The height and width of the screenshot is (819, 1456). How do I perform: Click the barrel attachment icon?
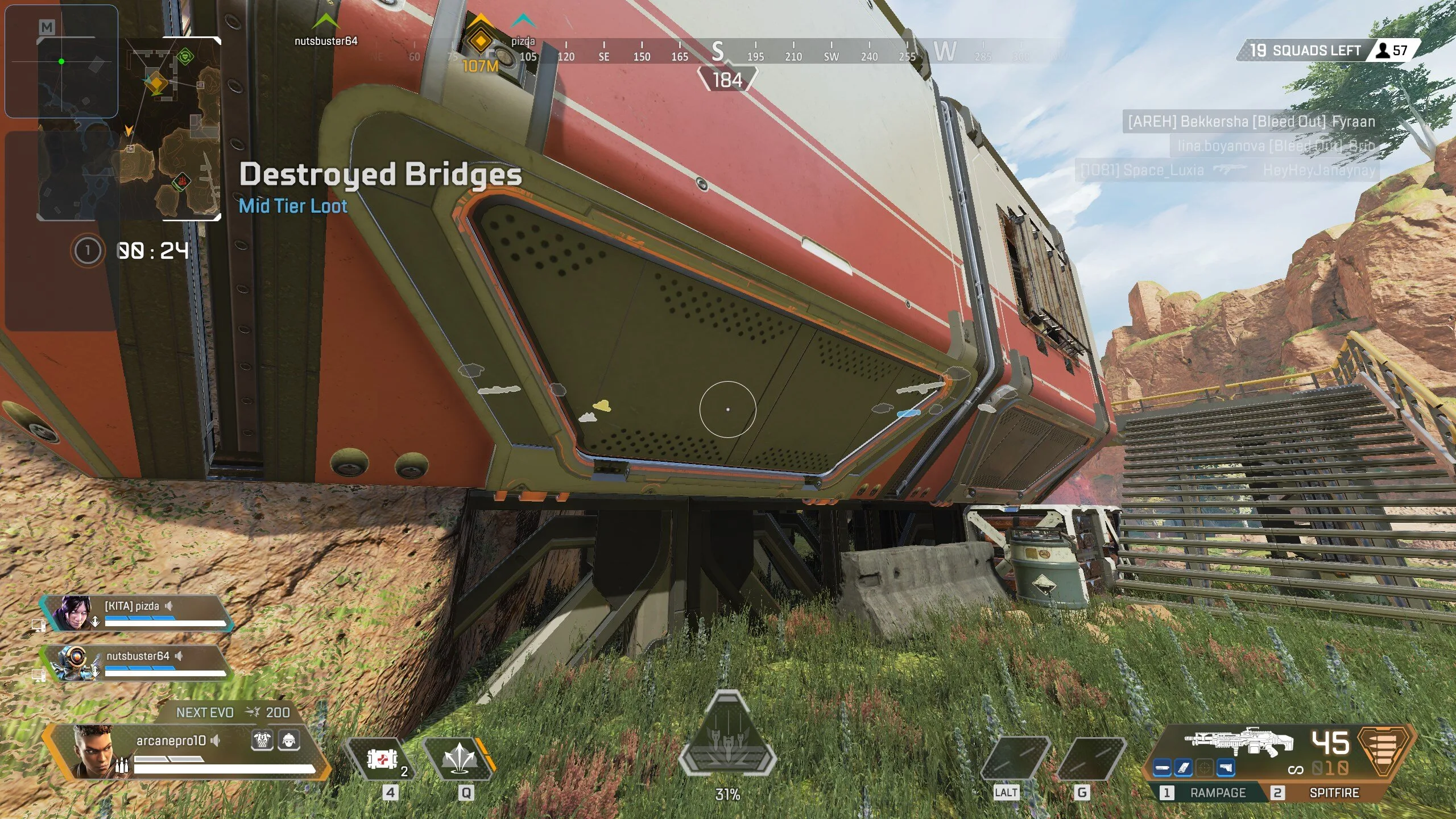point(1163,768)
